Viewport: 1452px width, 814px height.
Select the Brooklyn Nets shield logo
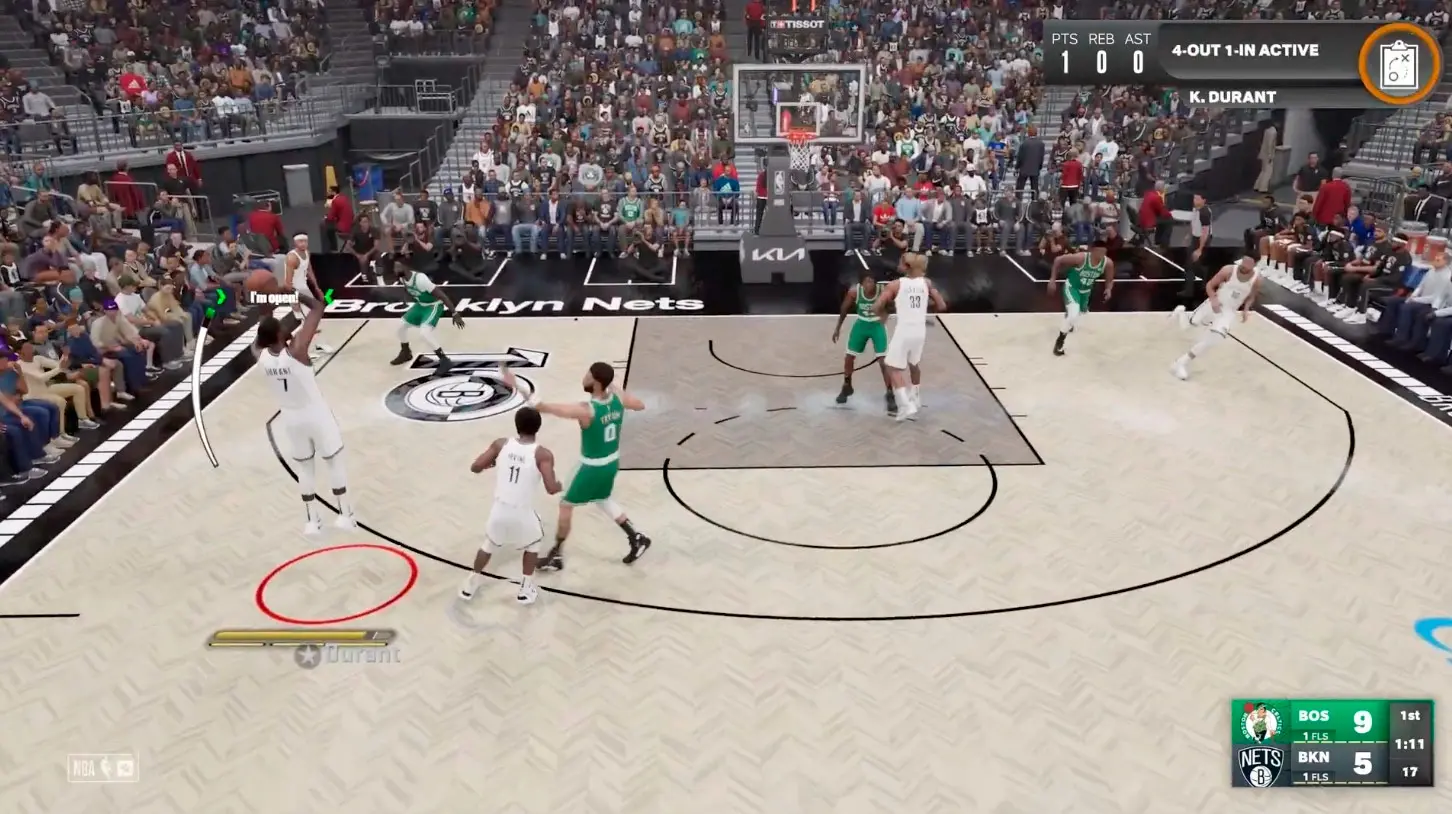[1259, 765]
